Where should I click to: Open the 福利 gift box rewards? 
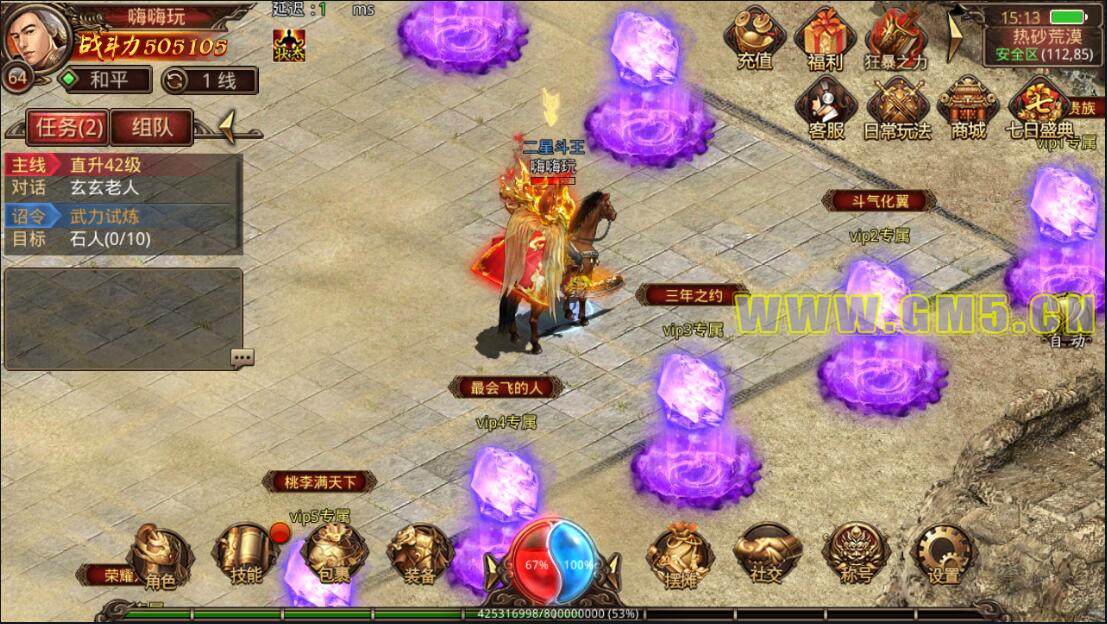pyautogui.click(x=825, y=38)
